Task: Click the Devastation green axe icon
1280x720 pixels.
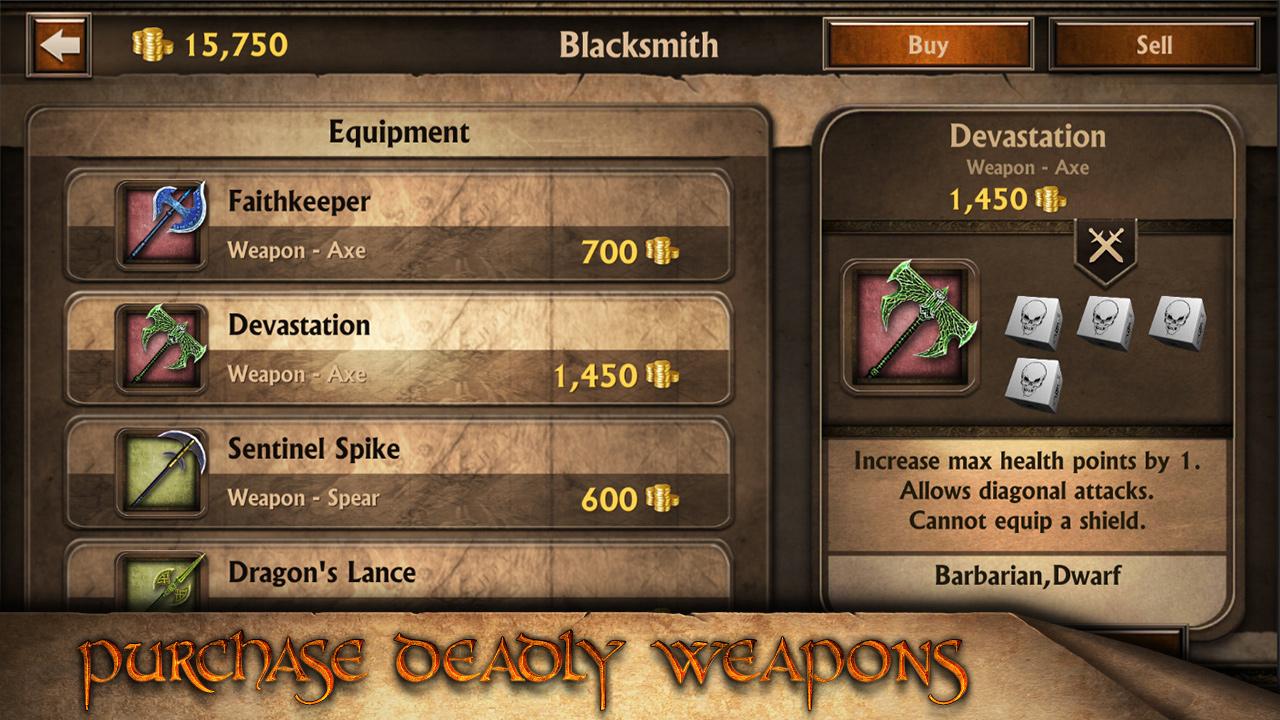Action: [x=160, y=347]
